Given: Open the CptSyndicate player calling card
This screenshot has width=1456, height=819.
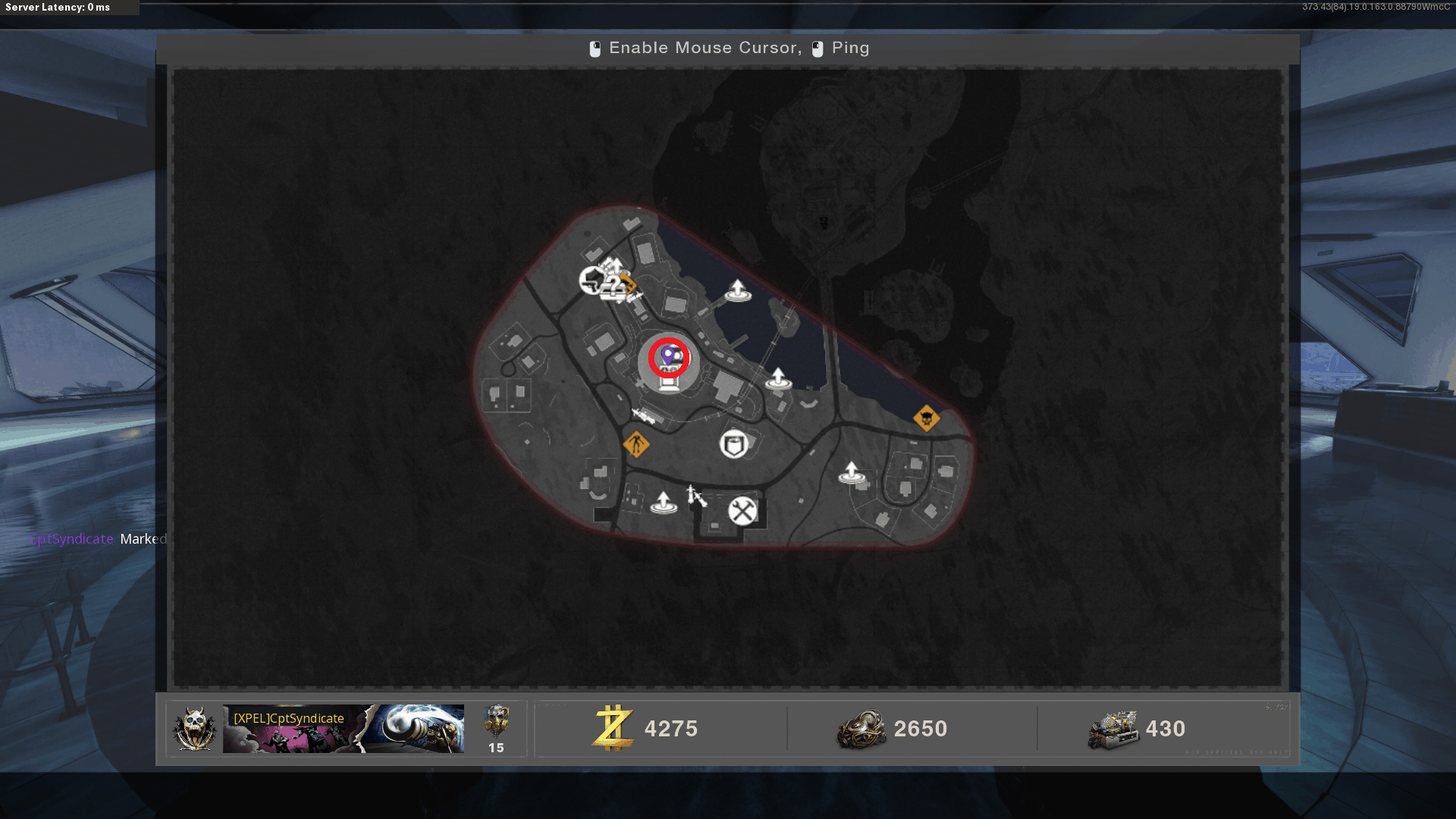Looking at the screenshot, I should click(x=343, y=729).
